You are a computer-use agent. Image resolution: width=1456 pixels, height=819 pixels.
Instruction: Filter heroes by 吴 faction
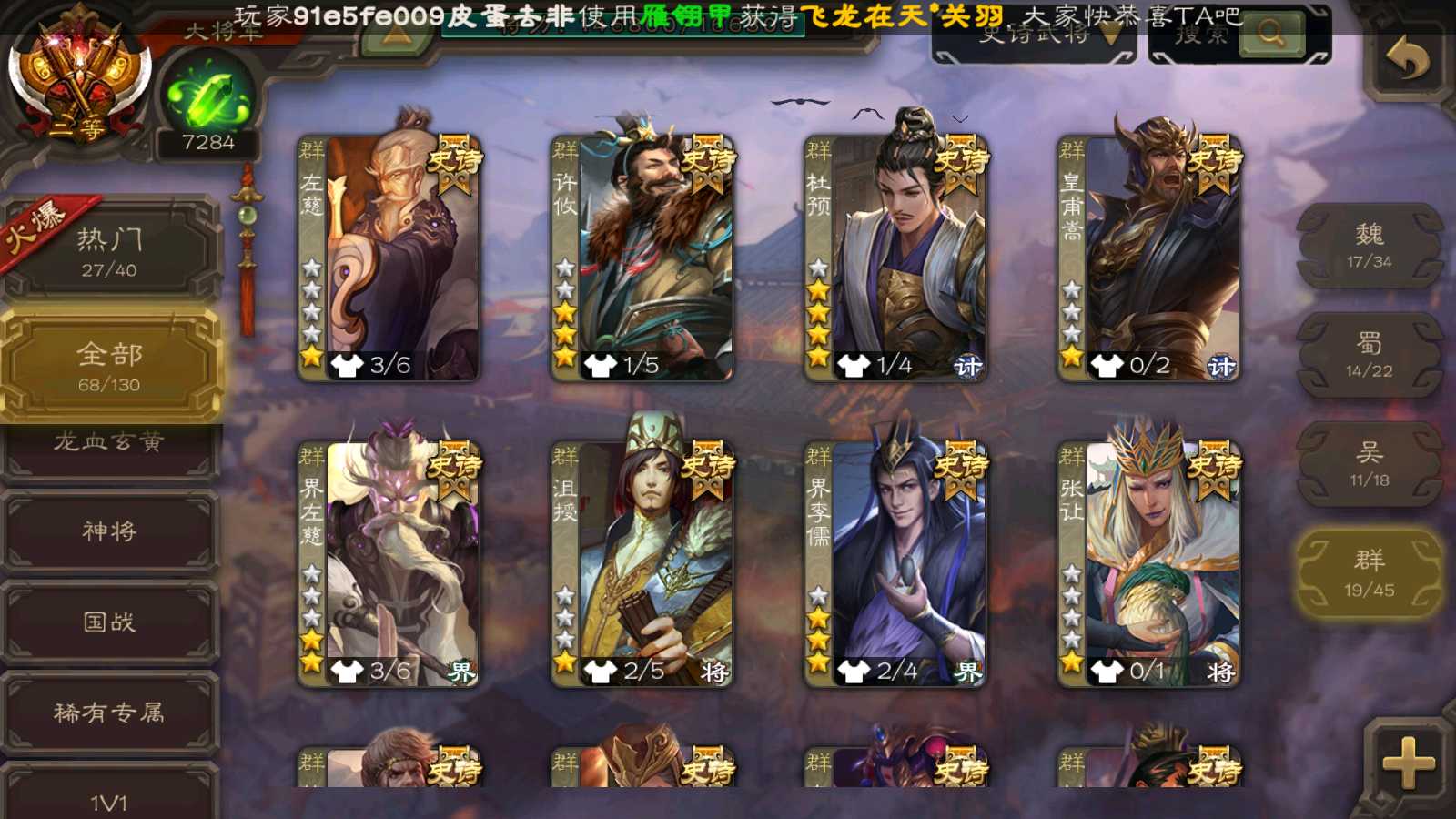pos(1369,464)
